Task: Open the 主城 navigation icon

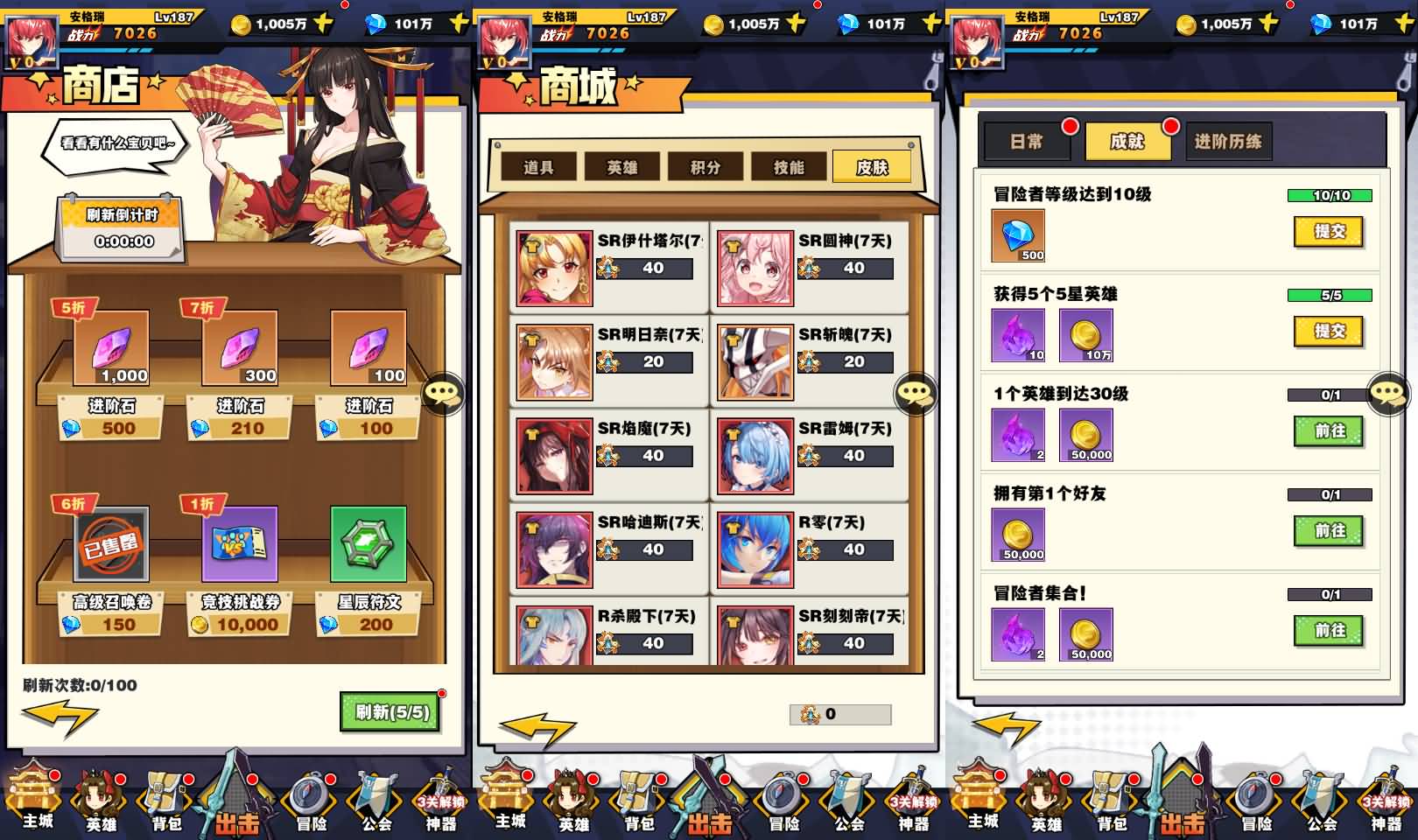Action: 32,801
